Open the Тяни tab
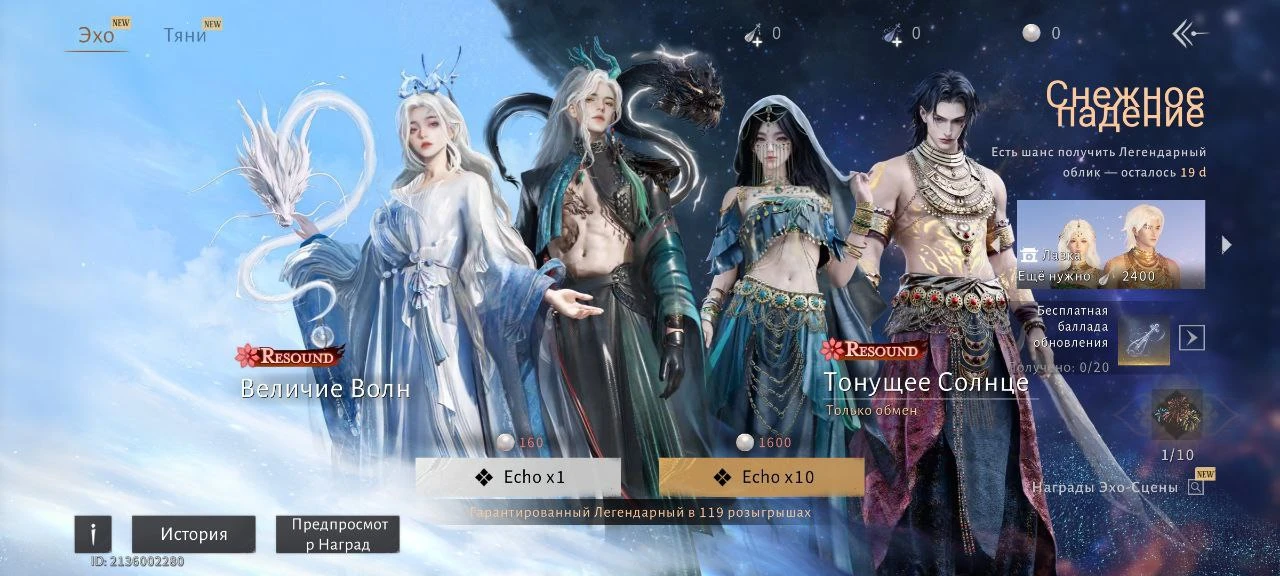This screenshot has height=576, width=1280. 186,36
